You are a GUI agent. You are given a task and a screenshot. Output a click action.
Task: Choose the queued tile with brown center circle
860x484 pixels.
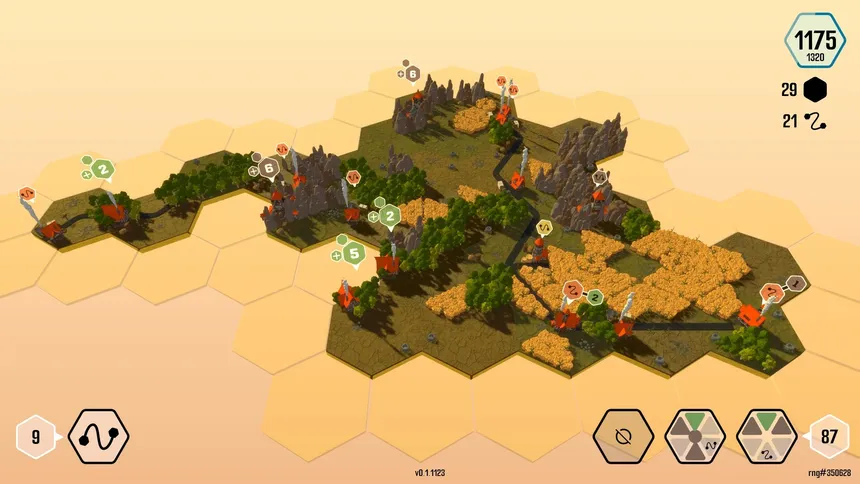point(695,437)
